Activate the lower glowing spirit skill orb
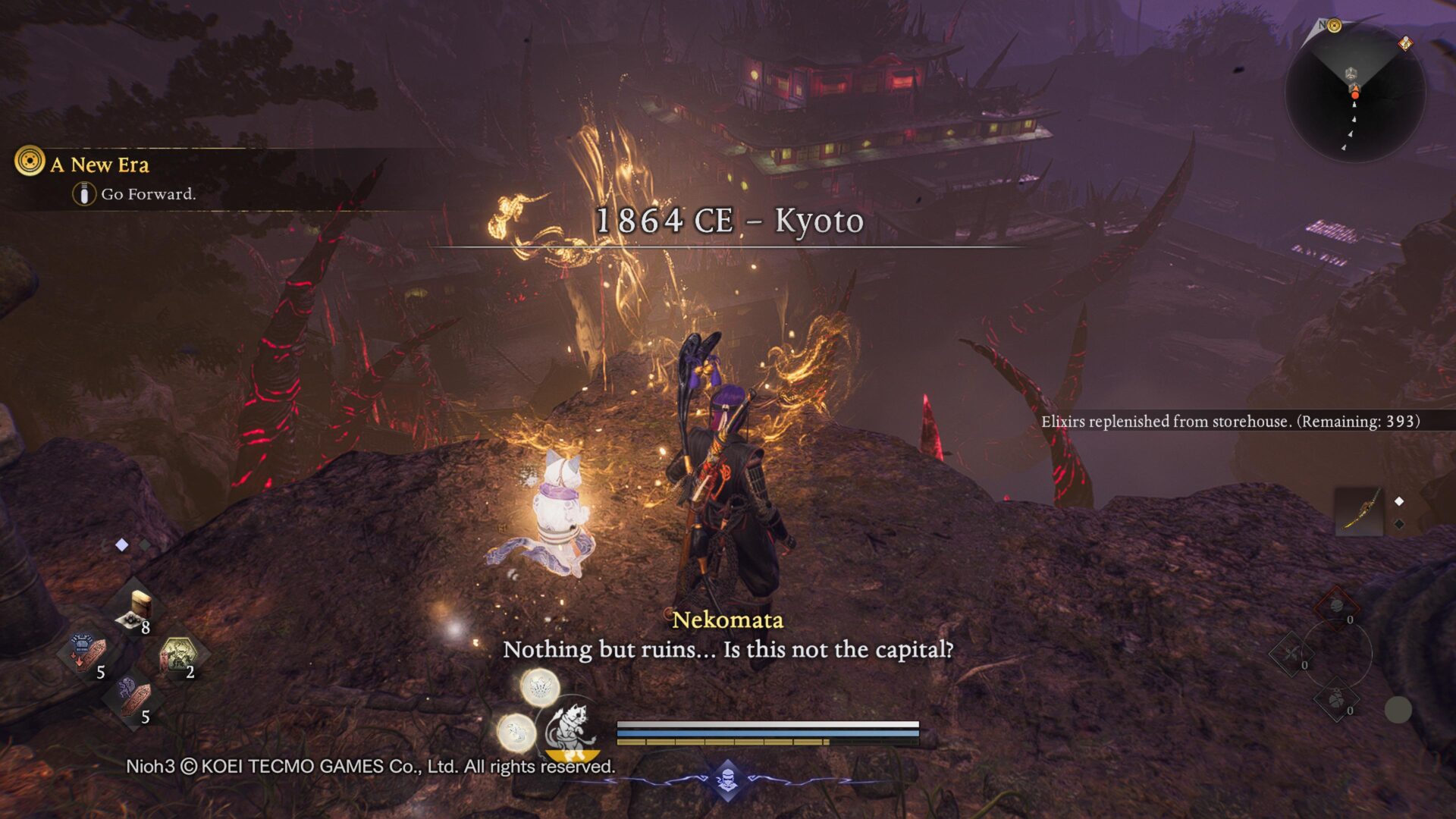The width and height of the screenshot is (1456, 819). click(x=516, y=733)
